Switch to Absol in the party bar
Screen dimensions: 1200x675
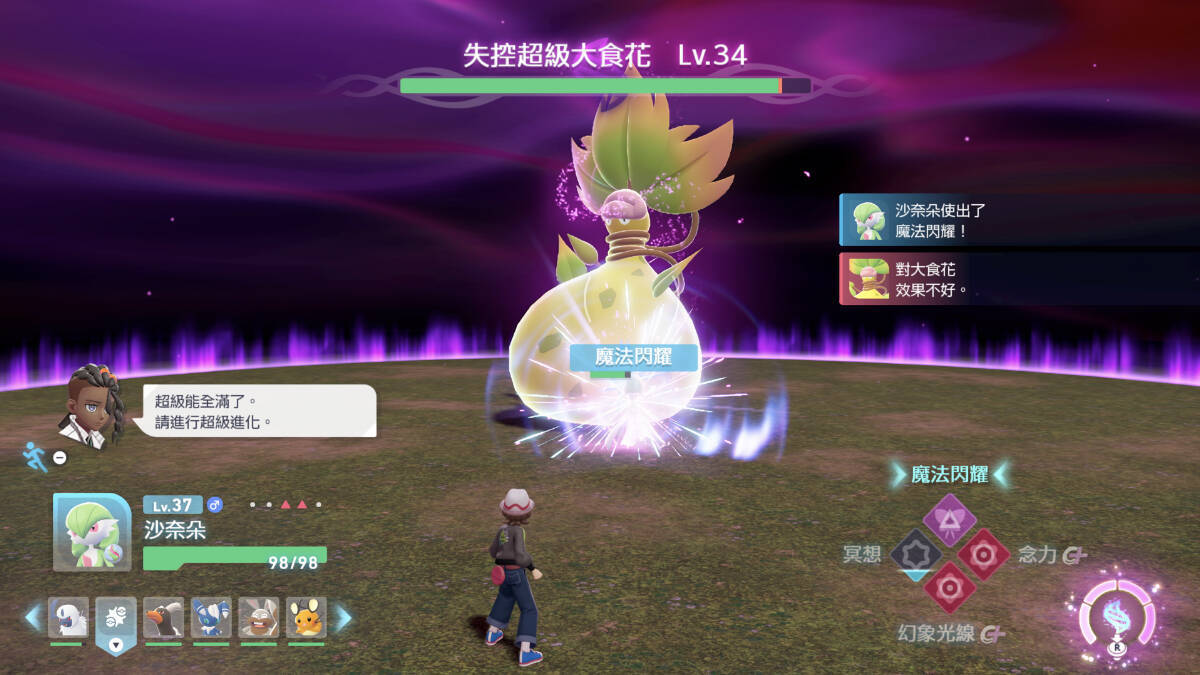click(68, 619)
